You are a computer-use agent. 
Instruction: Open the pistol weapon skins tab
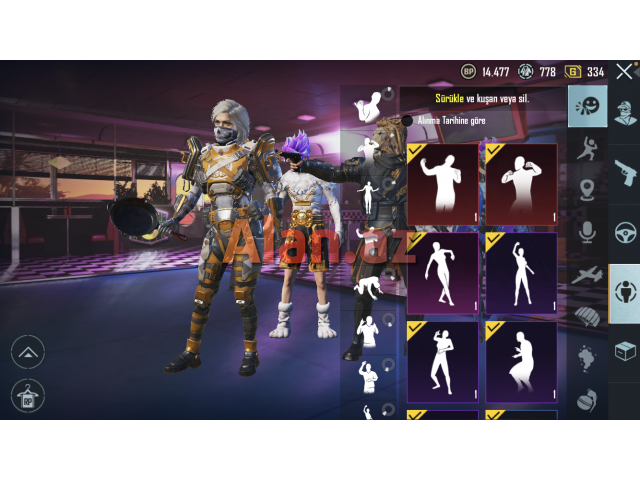(x=624, y=172)
